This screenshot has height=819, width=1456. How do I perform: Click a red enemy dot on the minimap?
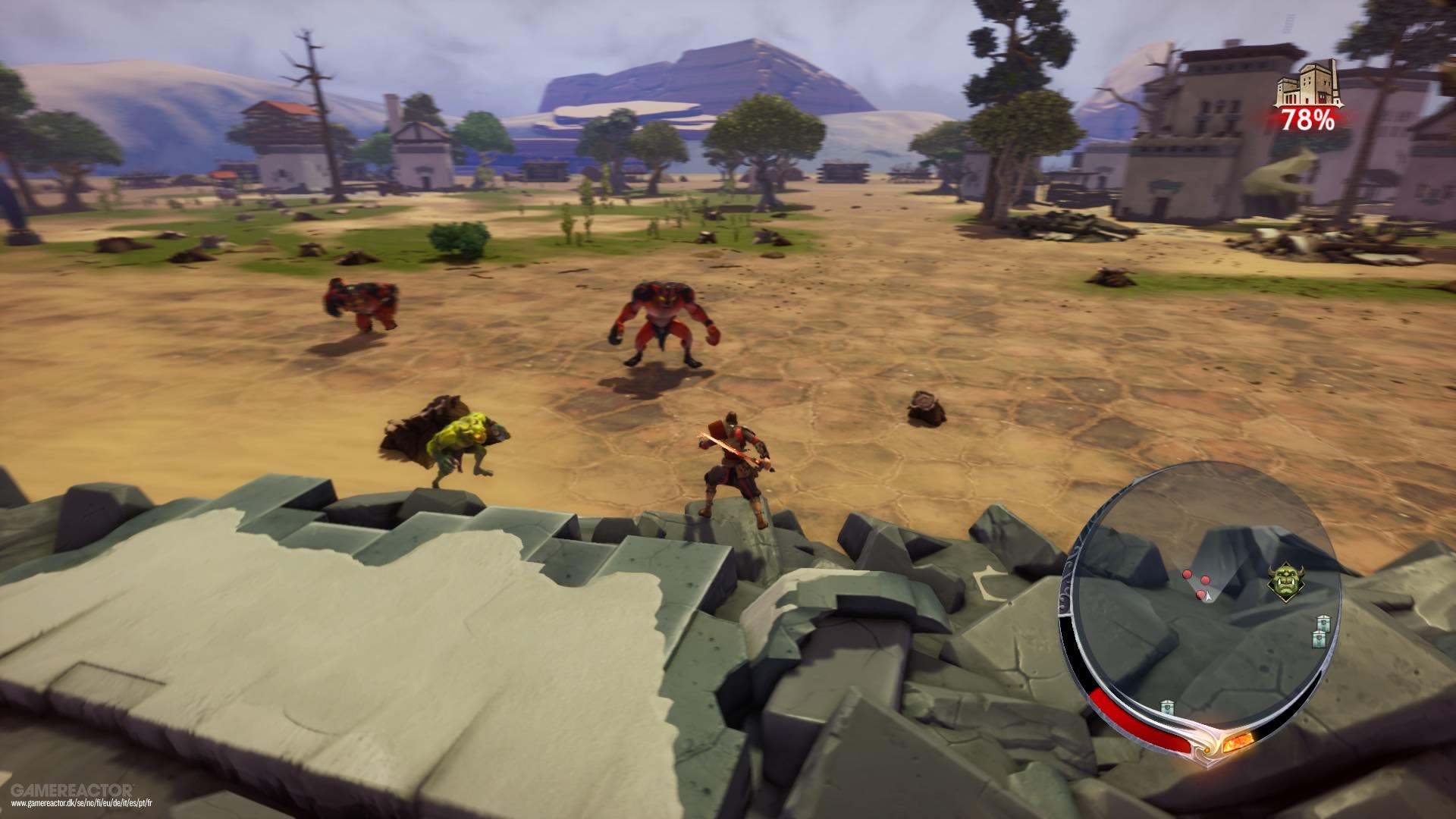coord(1186,574)
